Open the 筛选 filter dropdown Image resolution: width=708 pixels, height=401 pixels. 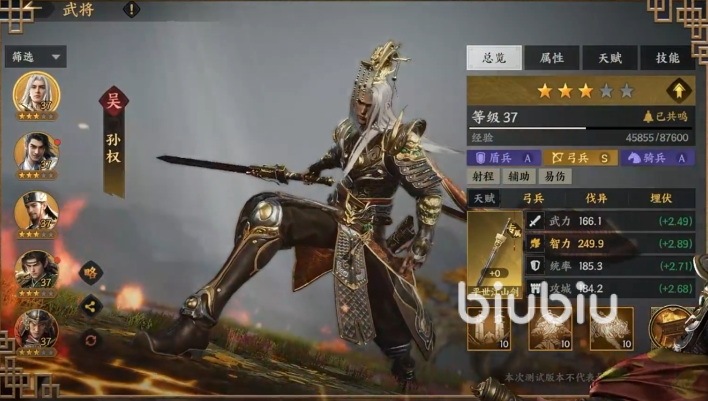tap(37, 57)
